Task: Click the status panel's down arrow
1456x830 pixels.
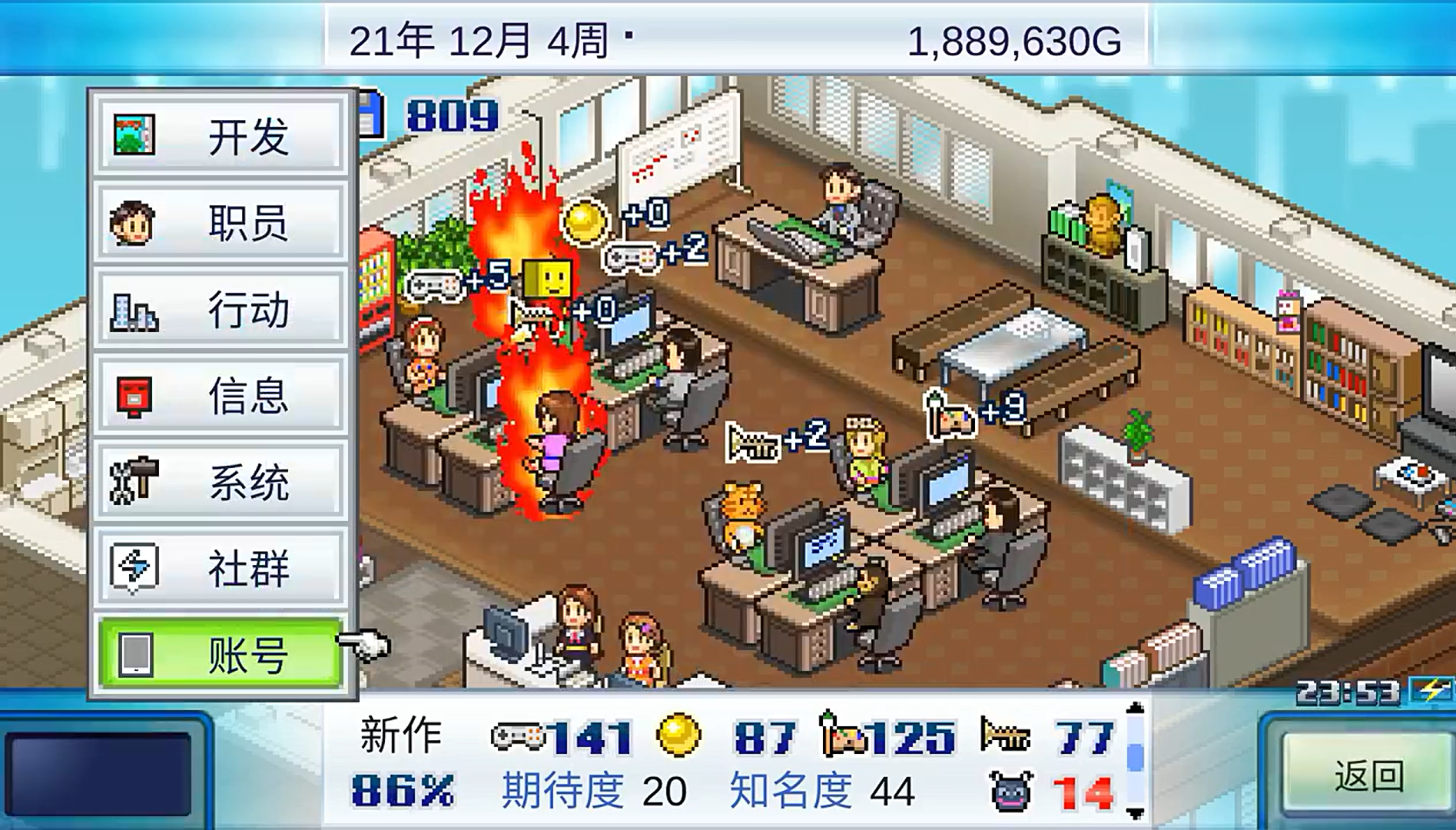Action: coord(1135,813)
